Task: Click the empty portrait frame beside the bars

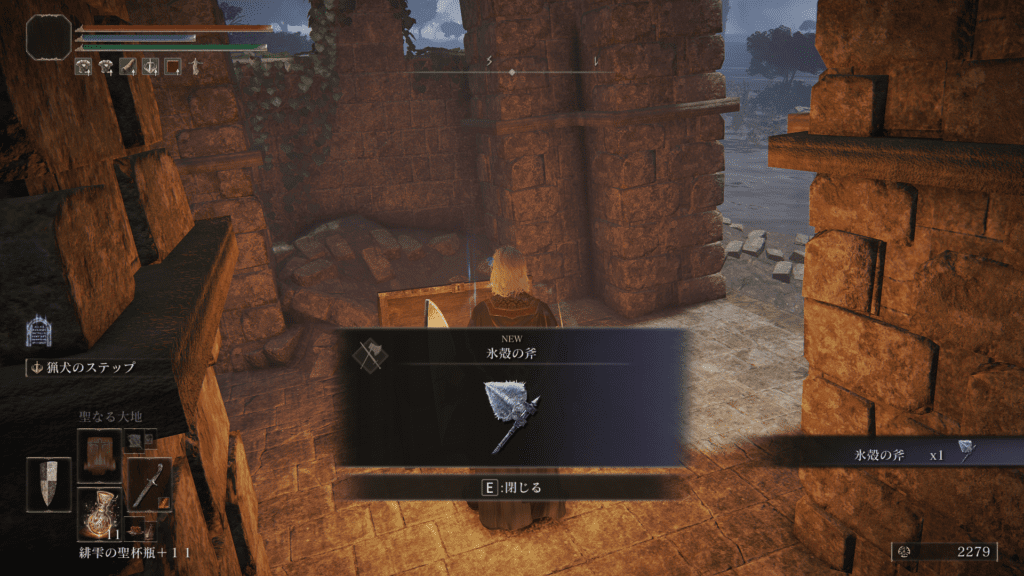Action: coord(47,36)
